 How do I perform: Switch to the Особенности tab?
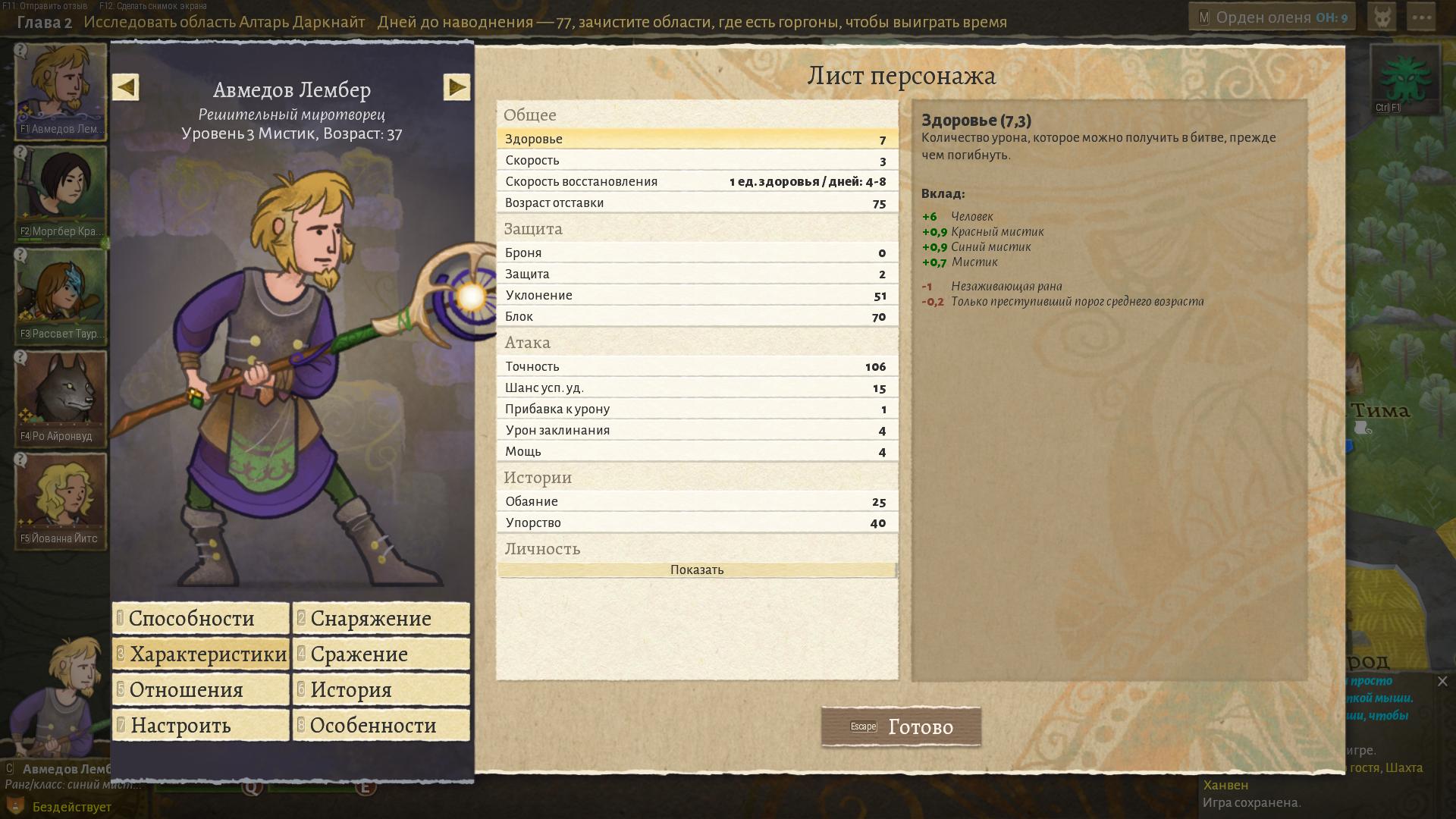[381, 725]
